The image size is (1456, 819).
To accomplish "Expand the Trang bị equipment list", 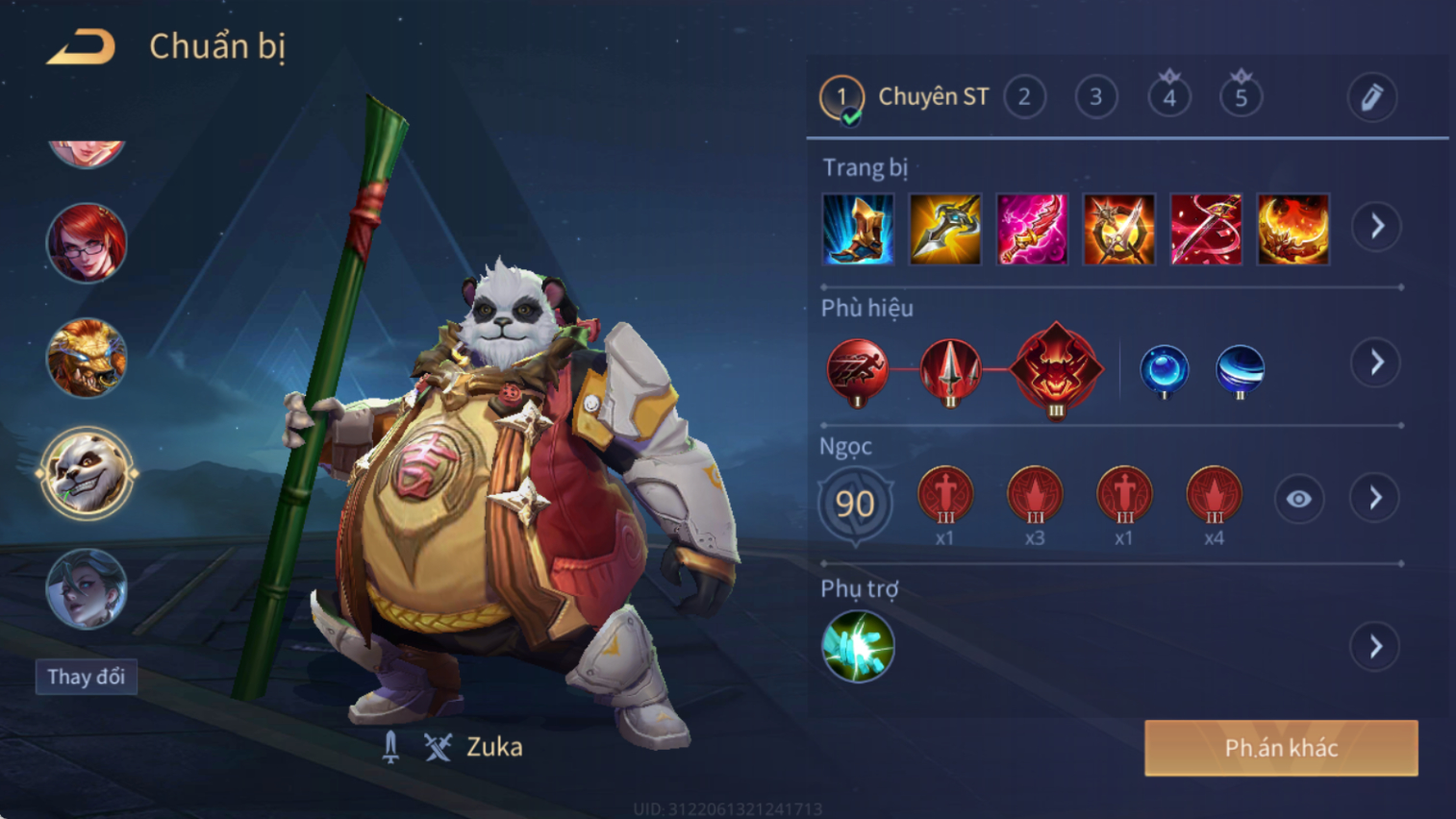I will 1376,227.
